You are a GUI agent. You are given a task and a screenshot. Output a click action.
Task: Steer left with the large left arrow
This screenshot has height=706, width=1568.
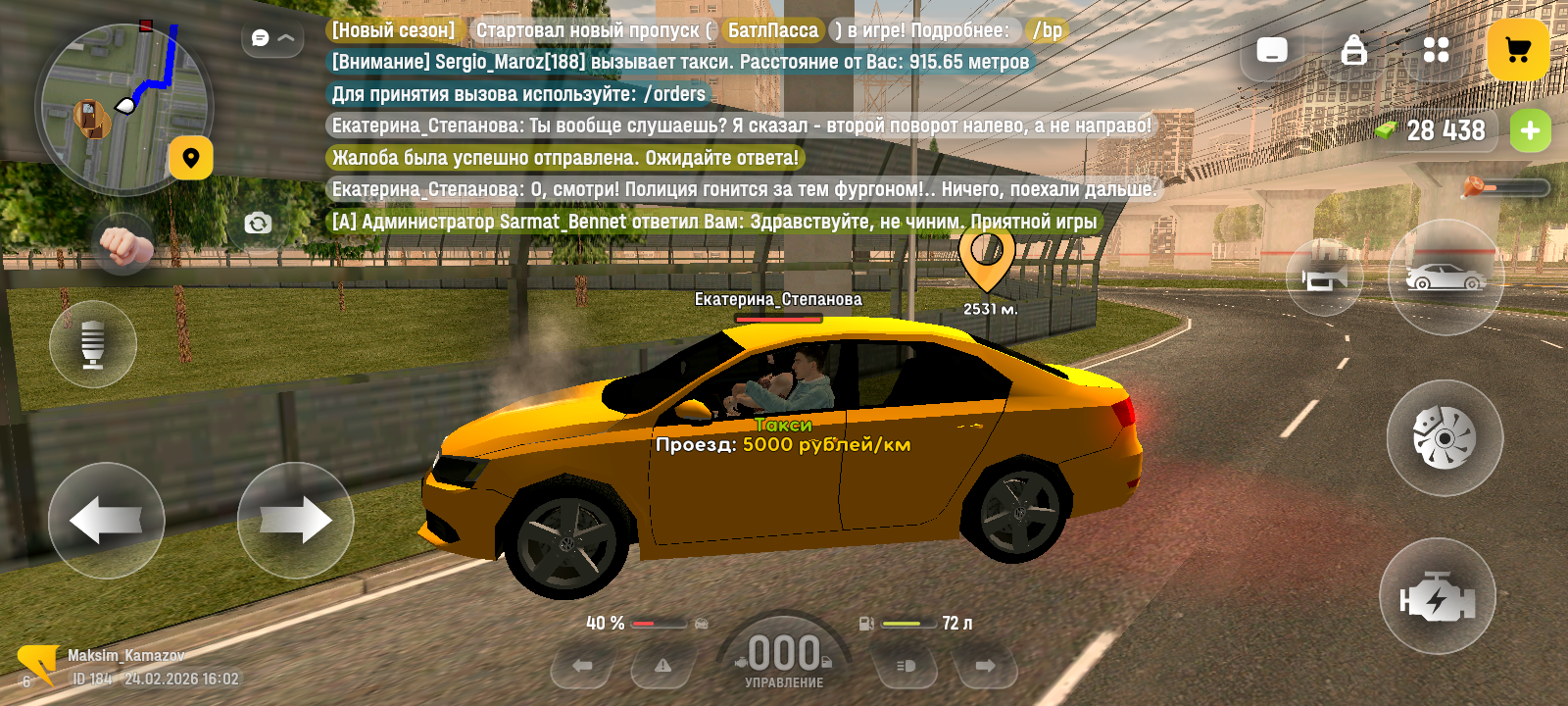click(x=107, y=520)
